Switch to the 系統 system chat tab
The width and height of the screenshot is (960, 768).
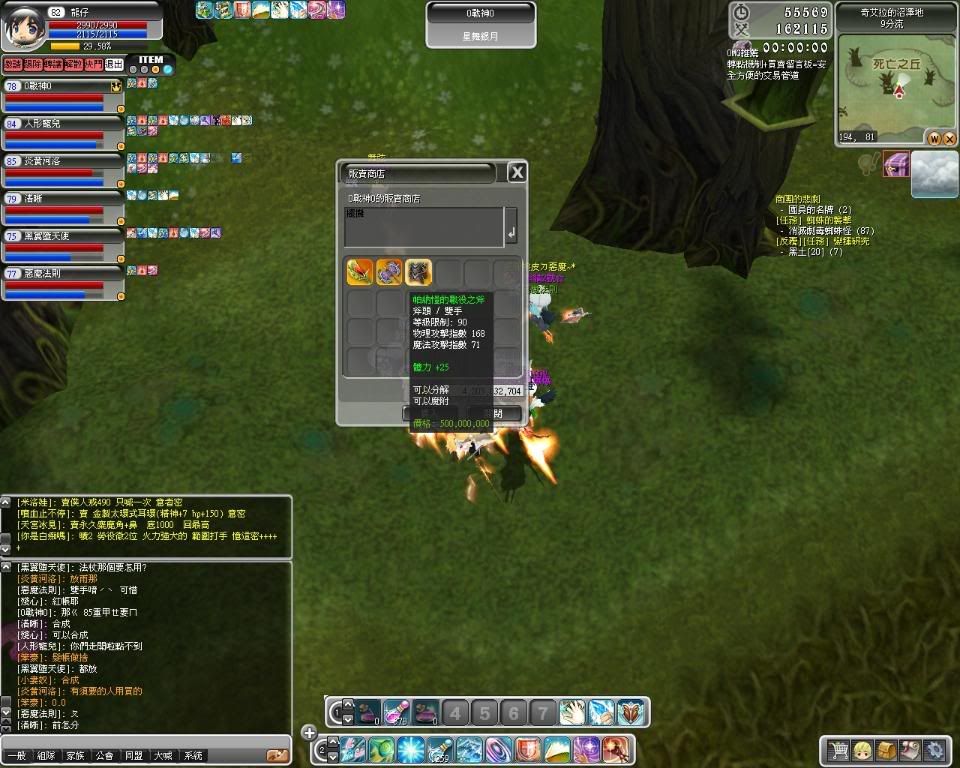[x=193, y=756]
